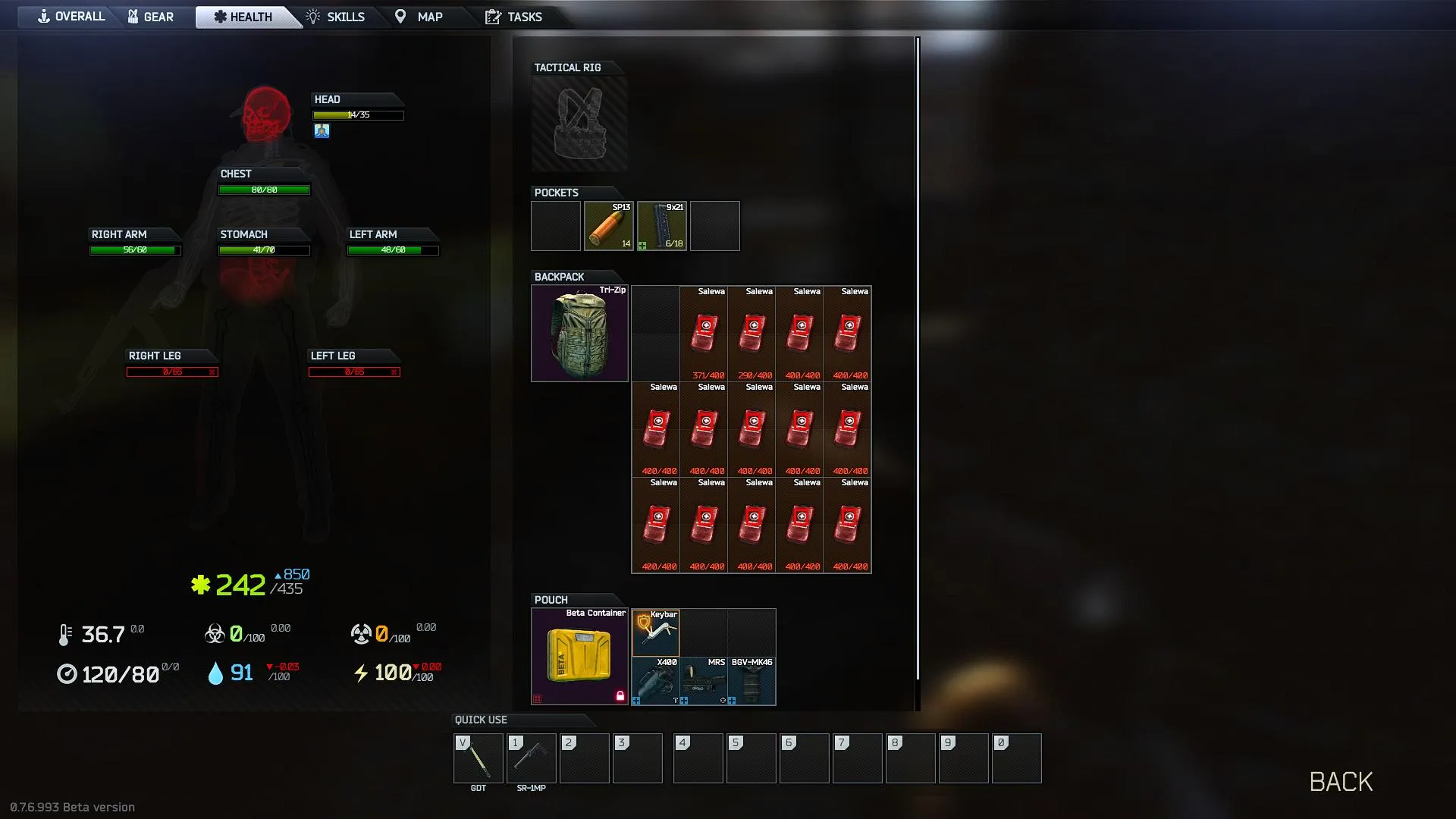The width and height of the screenshot is (1456, 819).
Task: Select the SP13 ammo stack in pockets
Action: 609,226
